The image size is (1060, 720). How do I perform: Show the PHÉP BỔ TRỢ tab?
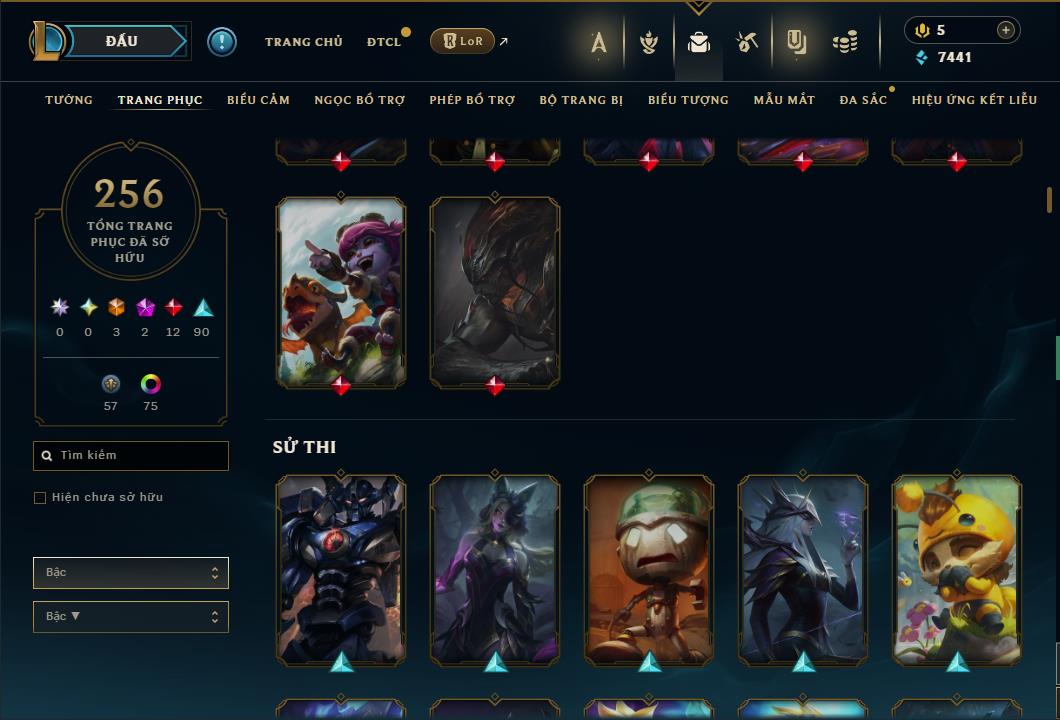click(x=472, y=100)
